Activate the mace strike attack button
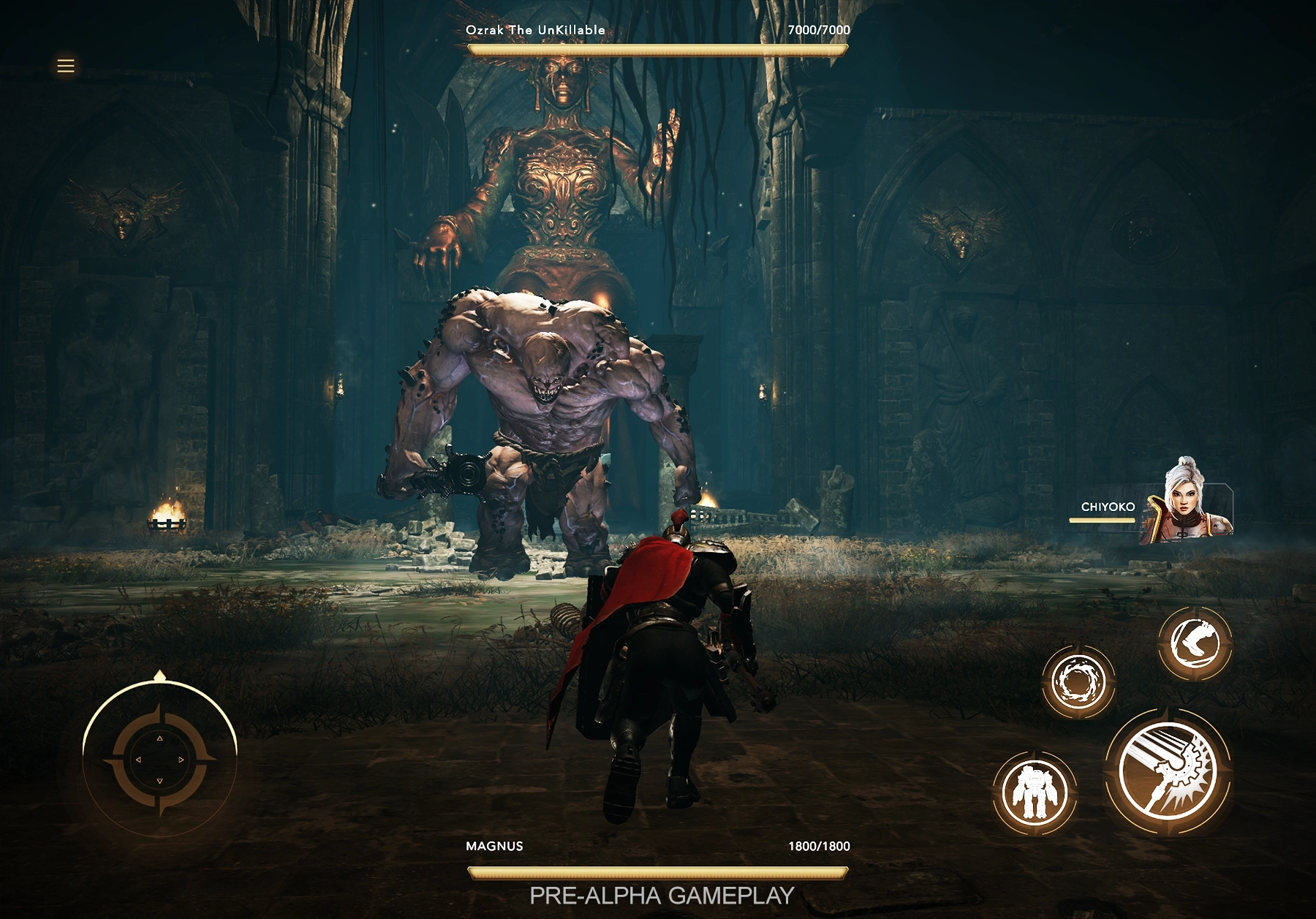 click(1168, 772)
